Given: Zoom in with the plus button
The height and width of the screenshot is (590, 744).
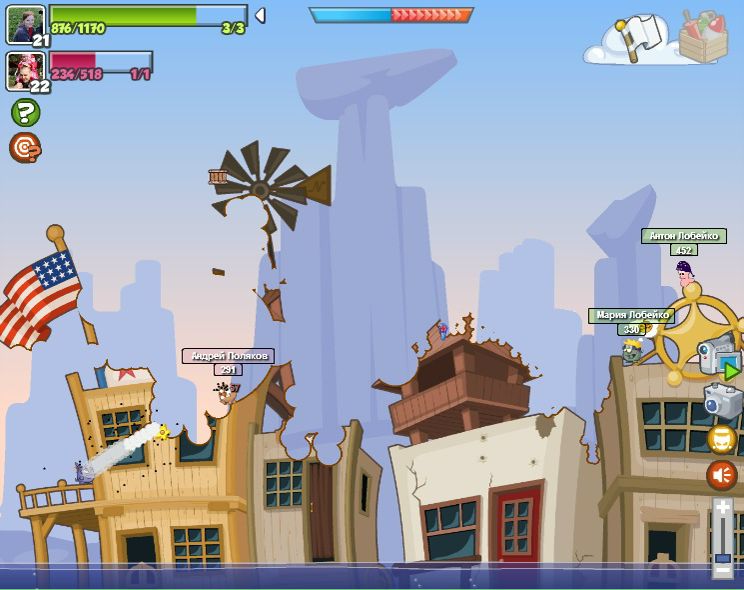Looking at the screenshot, I should pos(722,507).
